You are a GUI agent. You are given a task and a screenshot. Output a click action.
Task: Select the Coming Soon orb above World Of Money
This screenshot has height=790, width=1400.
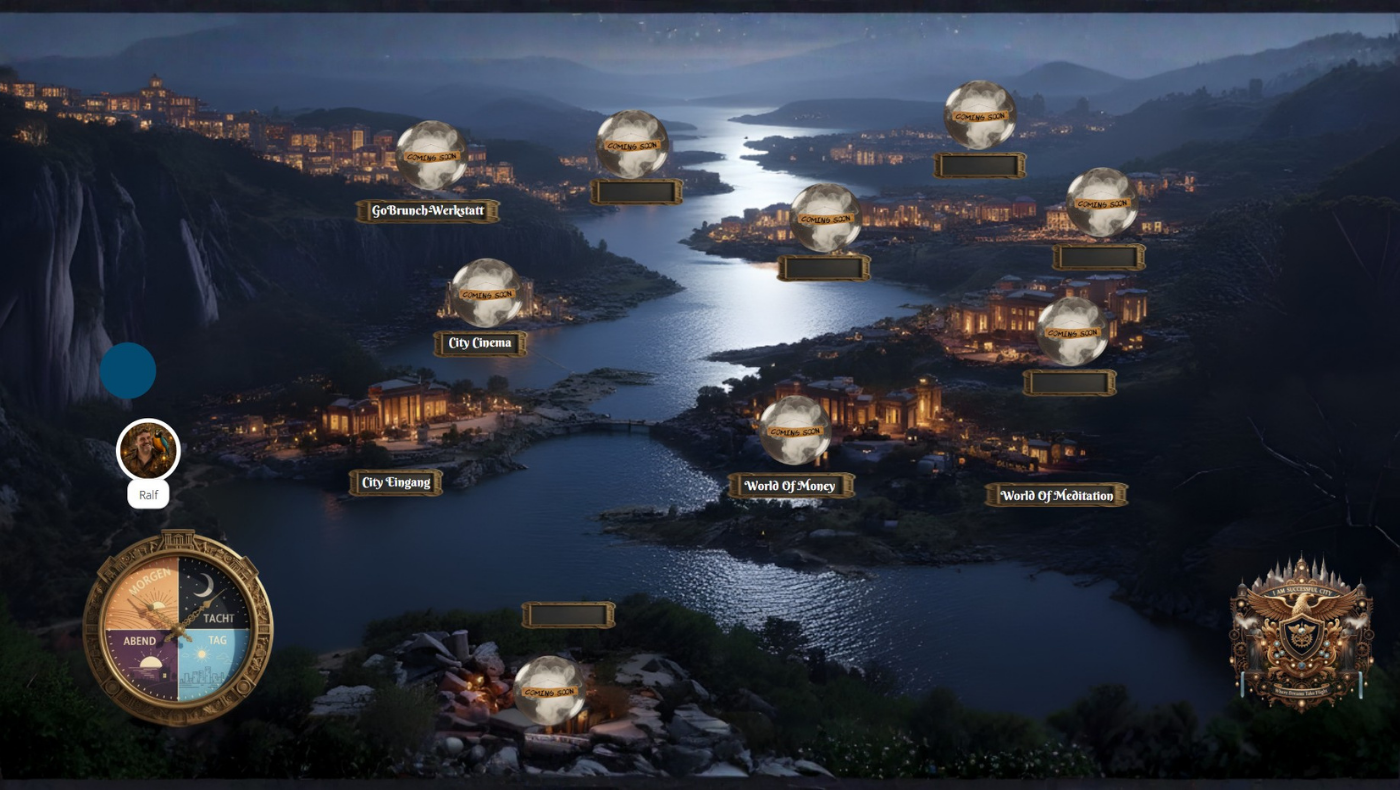(x=795, y=431)
